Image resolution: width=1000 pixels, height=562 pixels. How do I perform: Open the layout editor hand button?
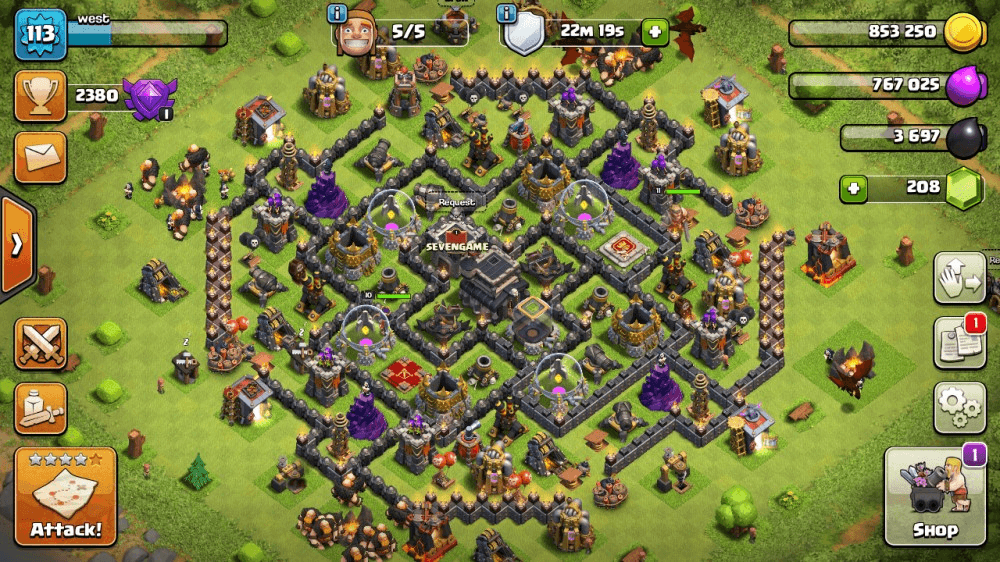coord(959,278)
